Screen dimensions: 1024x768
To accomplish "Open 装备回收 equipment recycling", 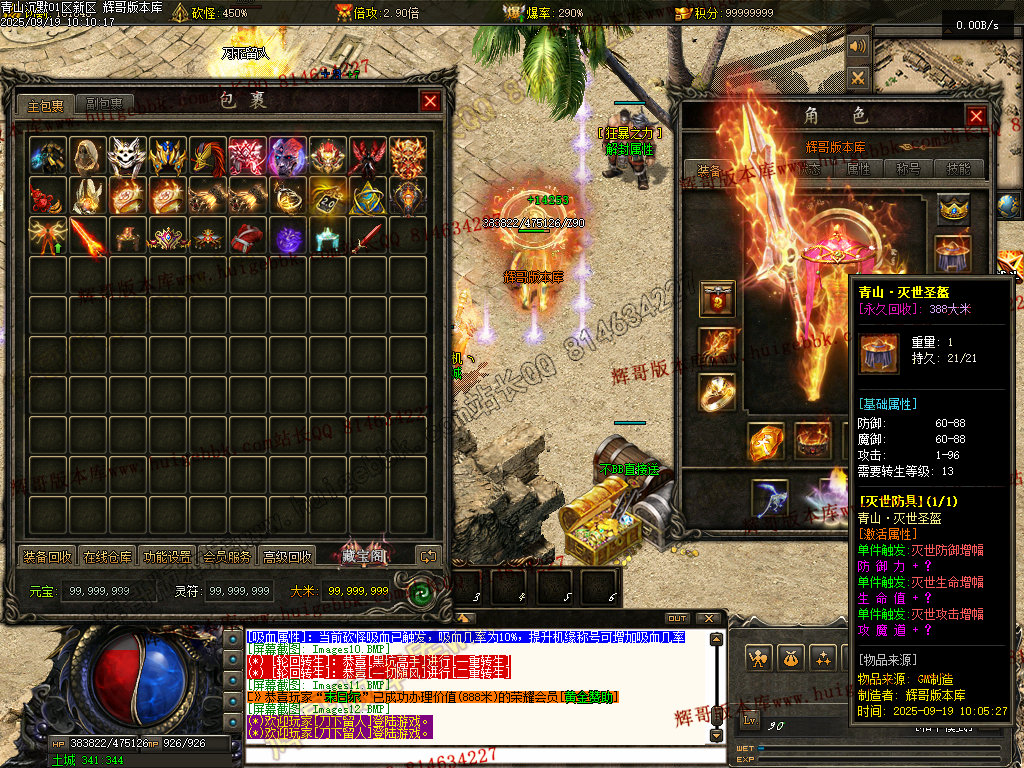I will [48, 556].
